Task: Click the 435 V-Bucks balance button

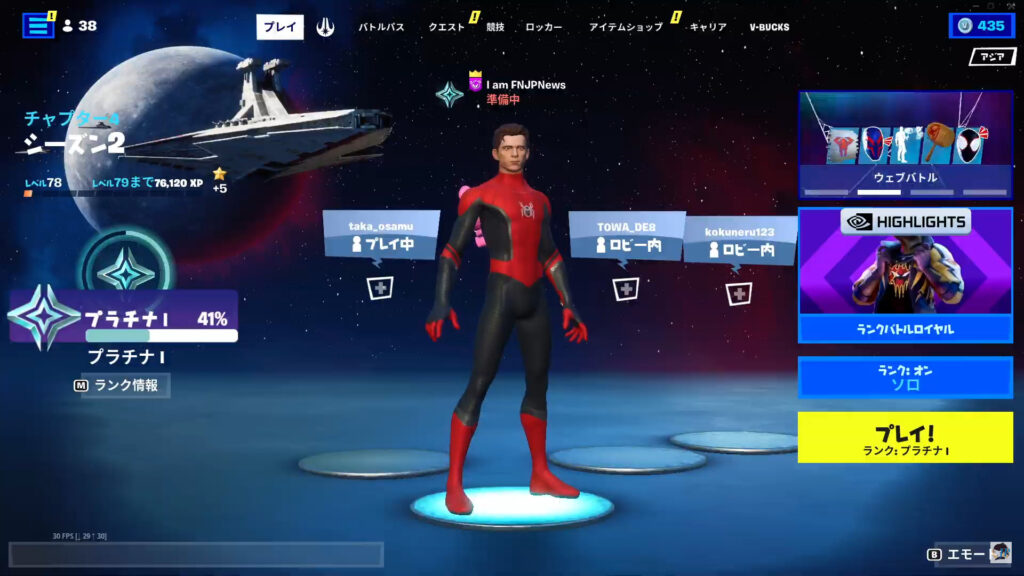Action: pyautogui.click(x=981, y=26)
